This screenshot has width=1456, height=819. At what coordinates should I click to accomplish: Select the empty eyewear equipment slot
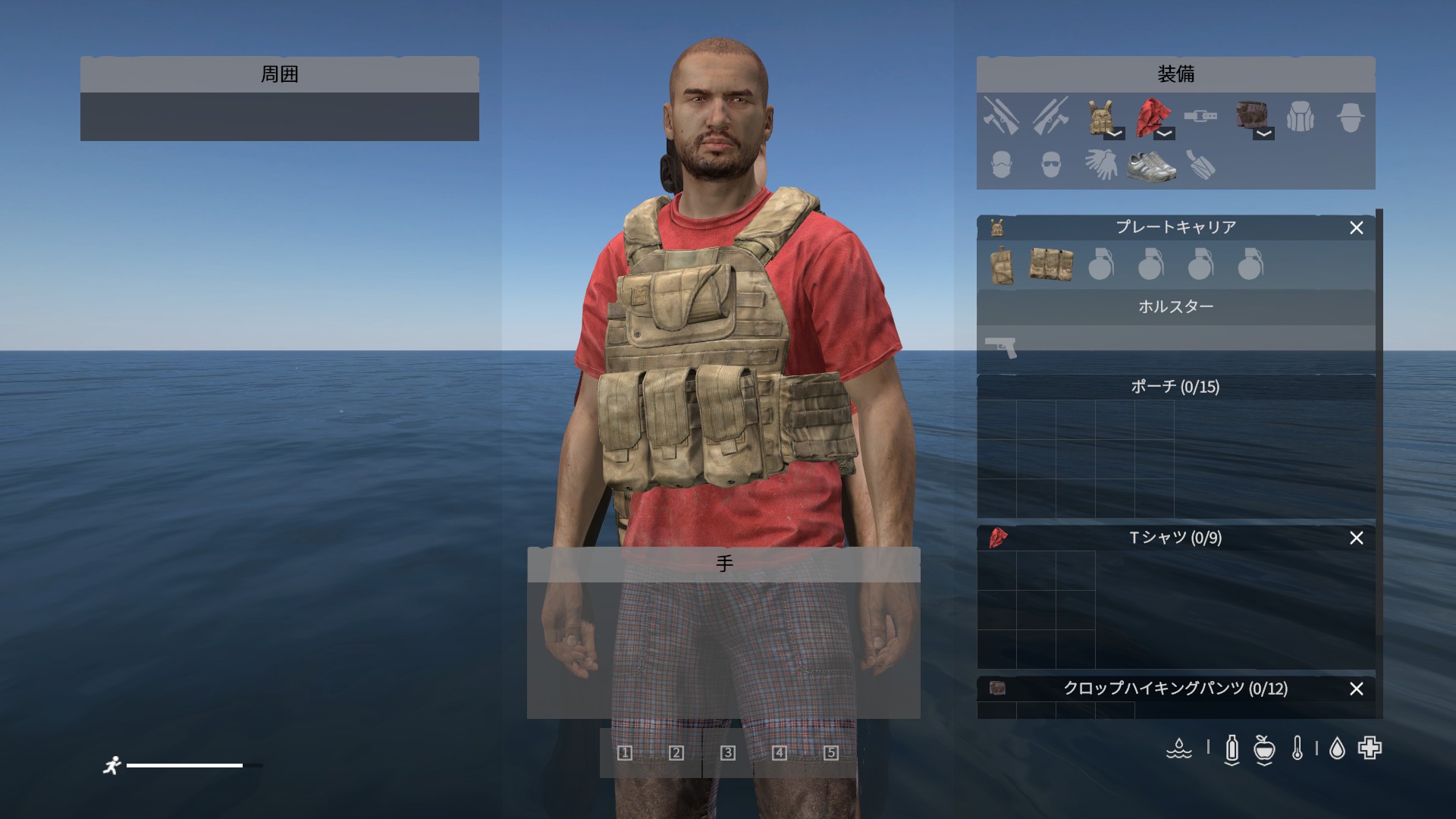click(1050, 165)
